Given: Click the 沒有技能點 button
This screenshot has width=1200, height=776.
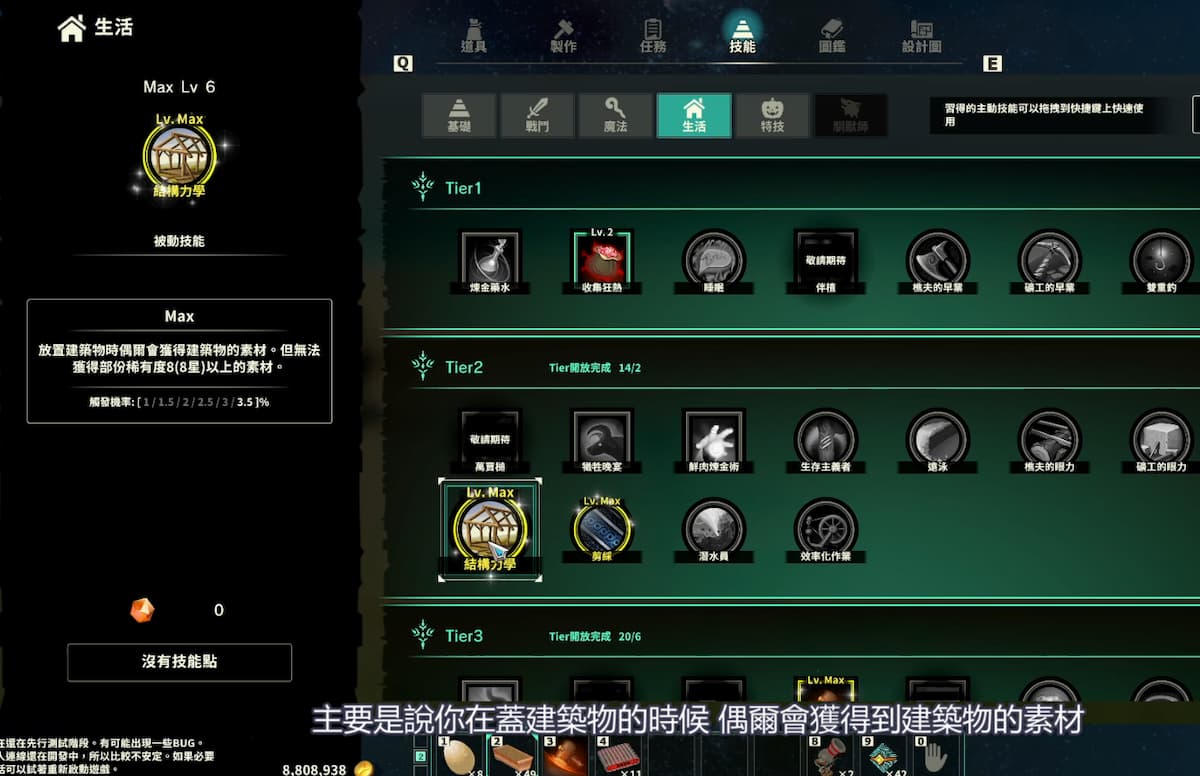Looking at the screenshot, I should [x=179, y=662].
